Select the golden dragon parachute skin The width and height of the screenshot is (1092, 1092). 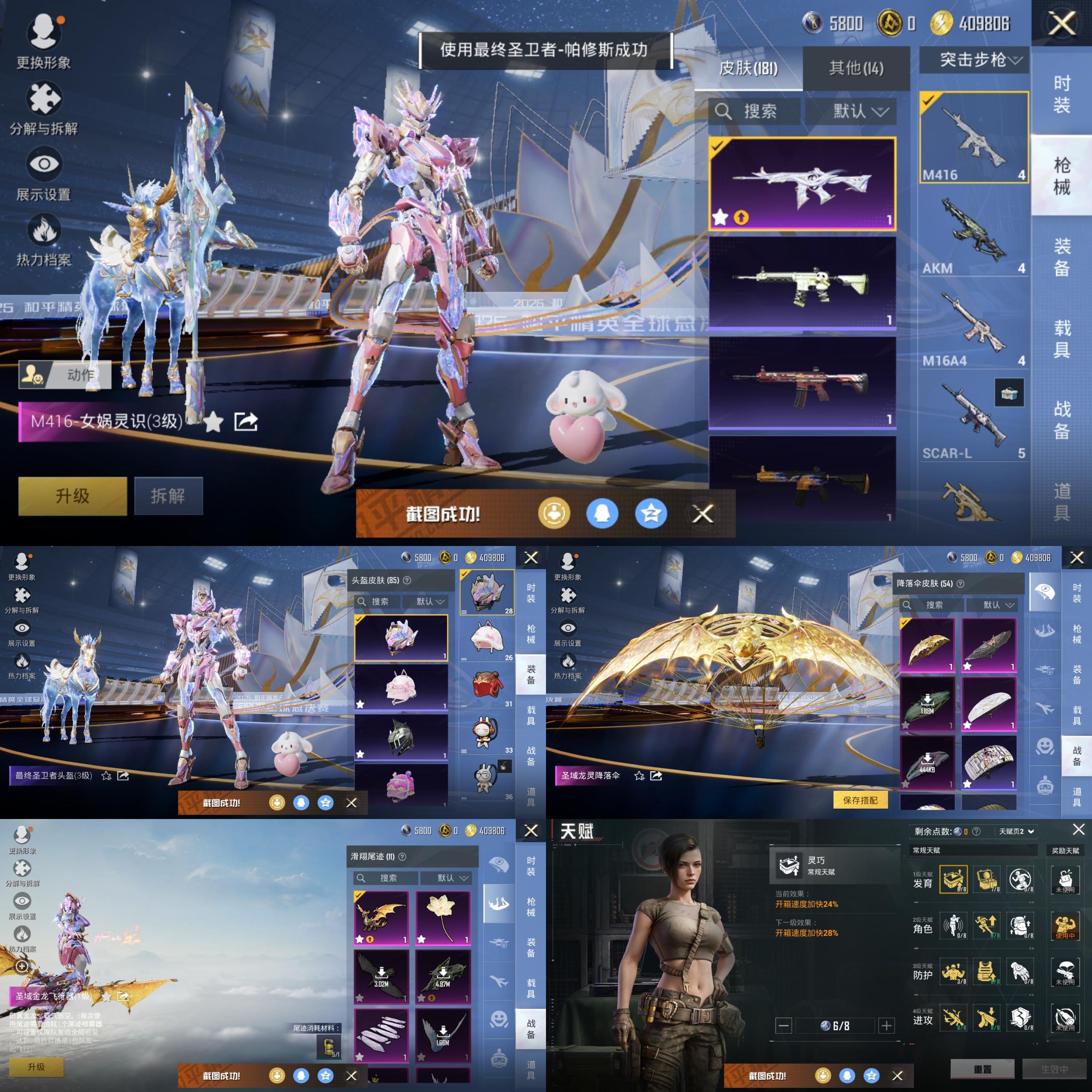(926, 645)
